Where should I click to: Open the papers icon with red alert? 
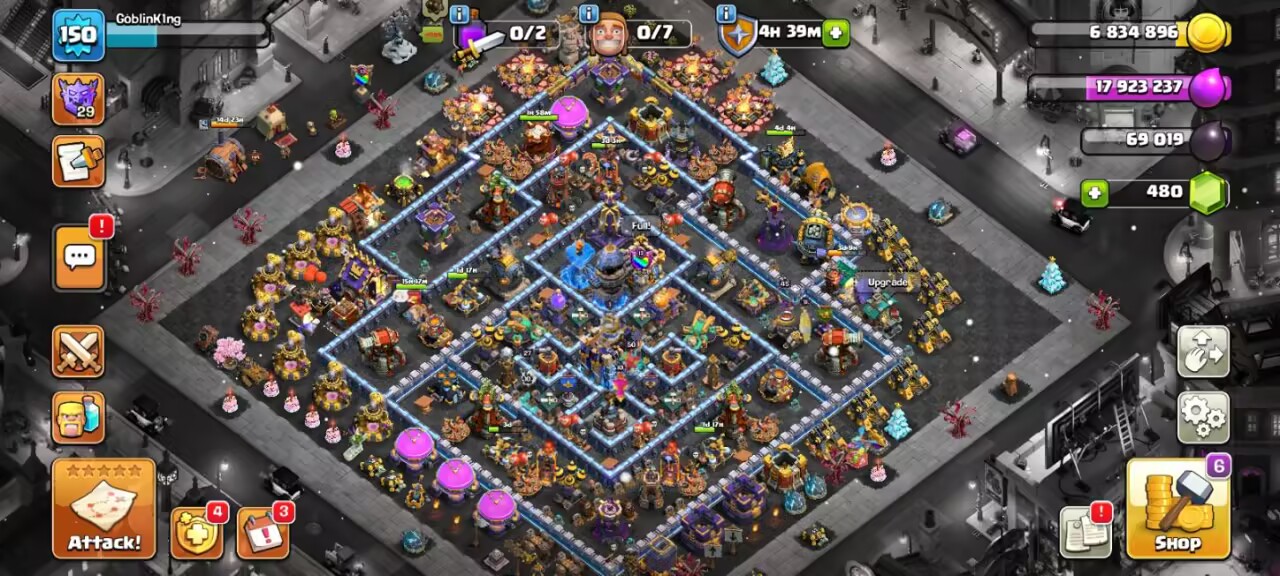pyautogui.click(x=1086, y=531)
